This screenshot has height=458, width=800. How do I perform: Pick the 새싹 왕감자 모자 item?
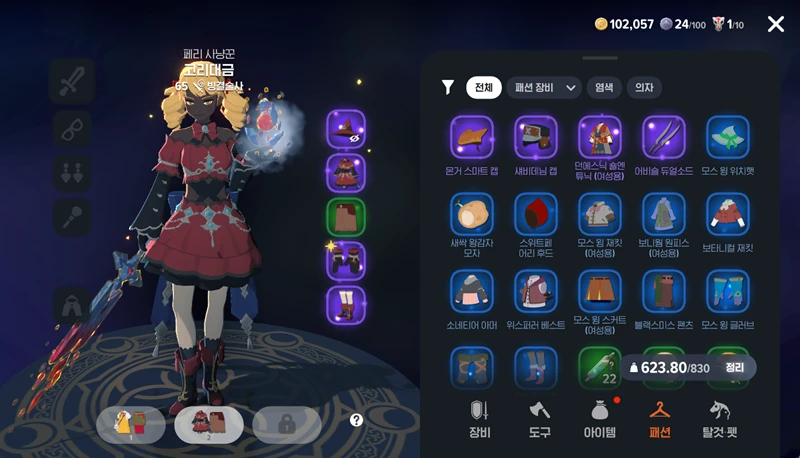[x=472, y=214]
